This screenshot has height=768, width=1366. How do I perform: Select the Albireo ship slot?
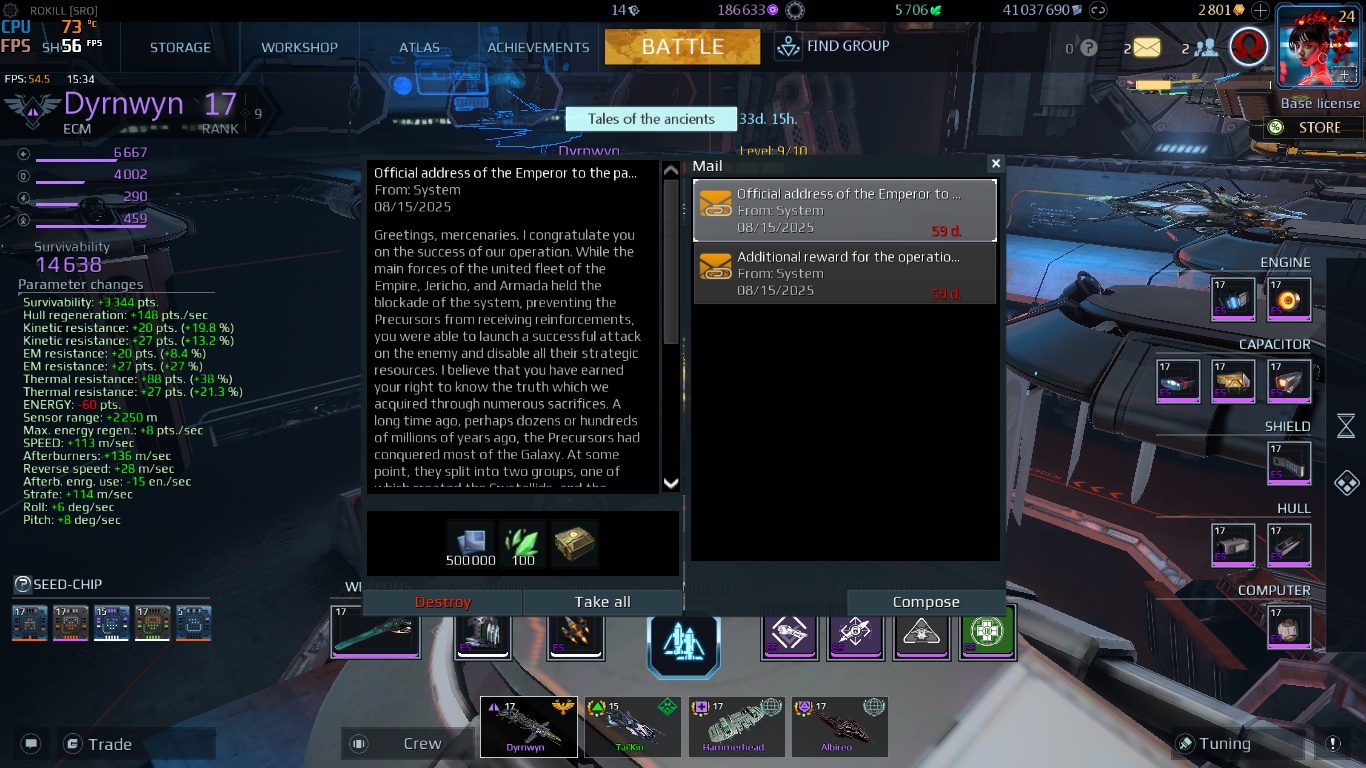click(839, 727)
